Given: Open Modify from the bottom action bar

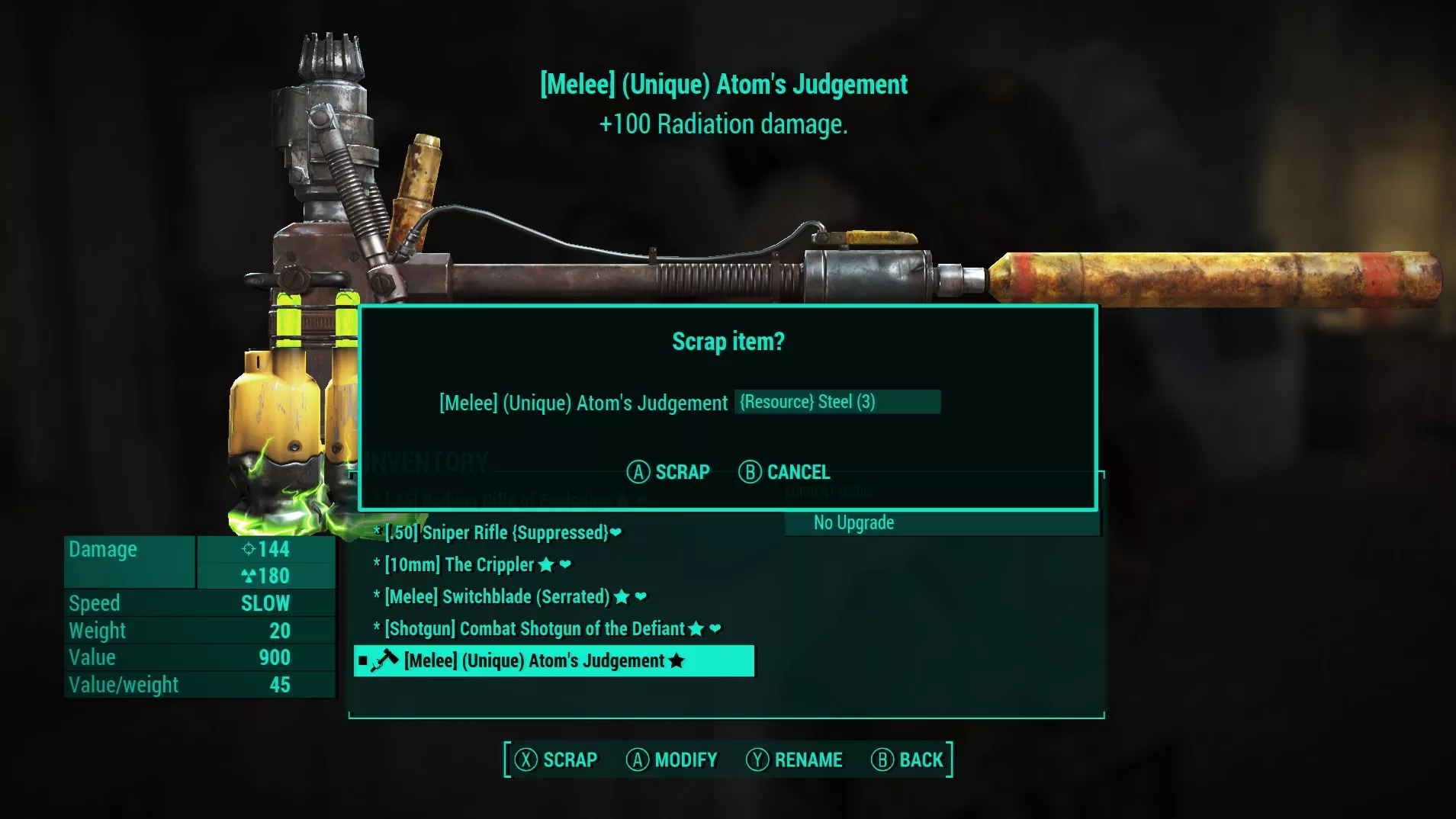Looking at the screenshot, I should (x=672, y=760).
